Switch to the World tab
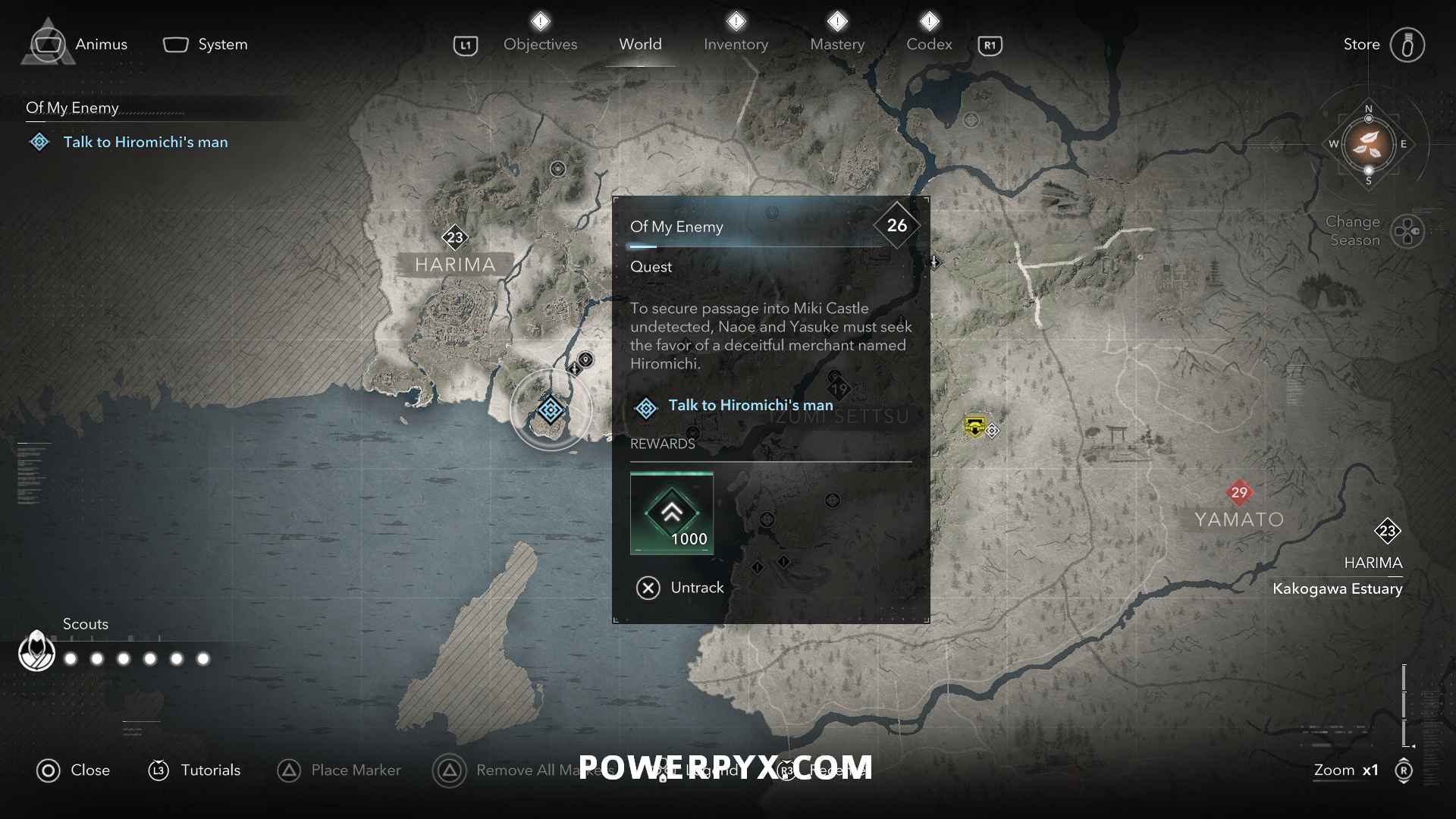1456x819 pixels. [640, 44]
